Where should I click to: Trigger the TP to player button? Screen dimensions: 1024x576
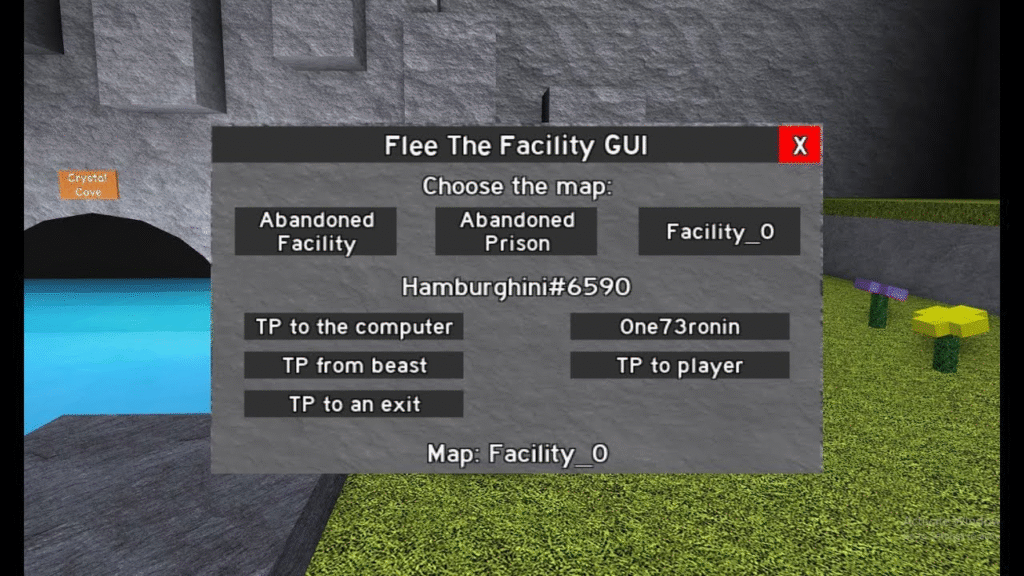679,366
